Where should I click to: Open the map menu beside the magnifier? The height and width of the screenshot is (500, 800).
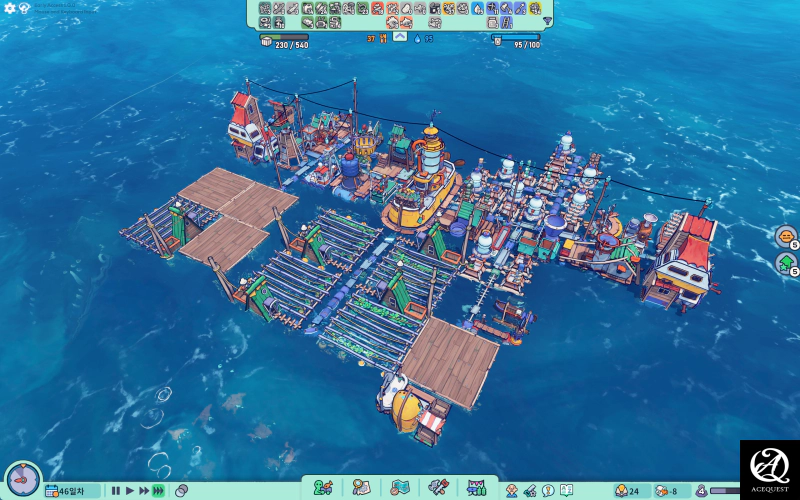(400, 488)
